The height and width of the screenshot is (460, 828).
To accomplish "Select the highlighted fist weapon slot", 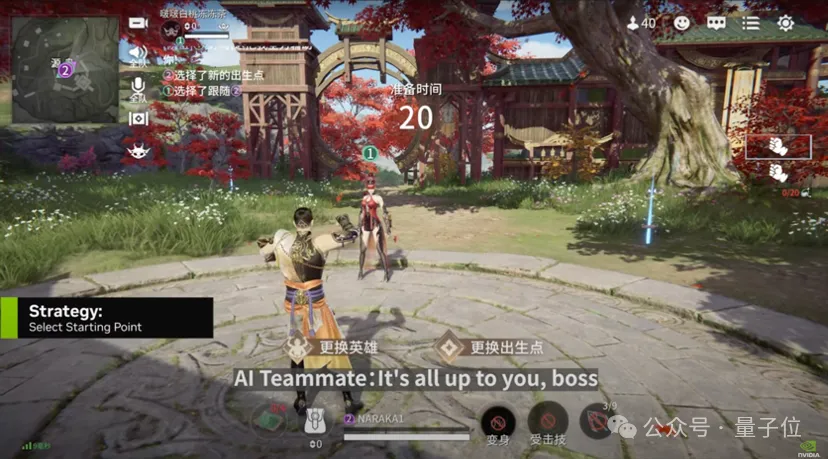I will [778, 146].
